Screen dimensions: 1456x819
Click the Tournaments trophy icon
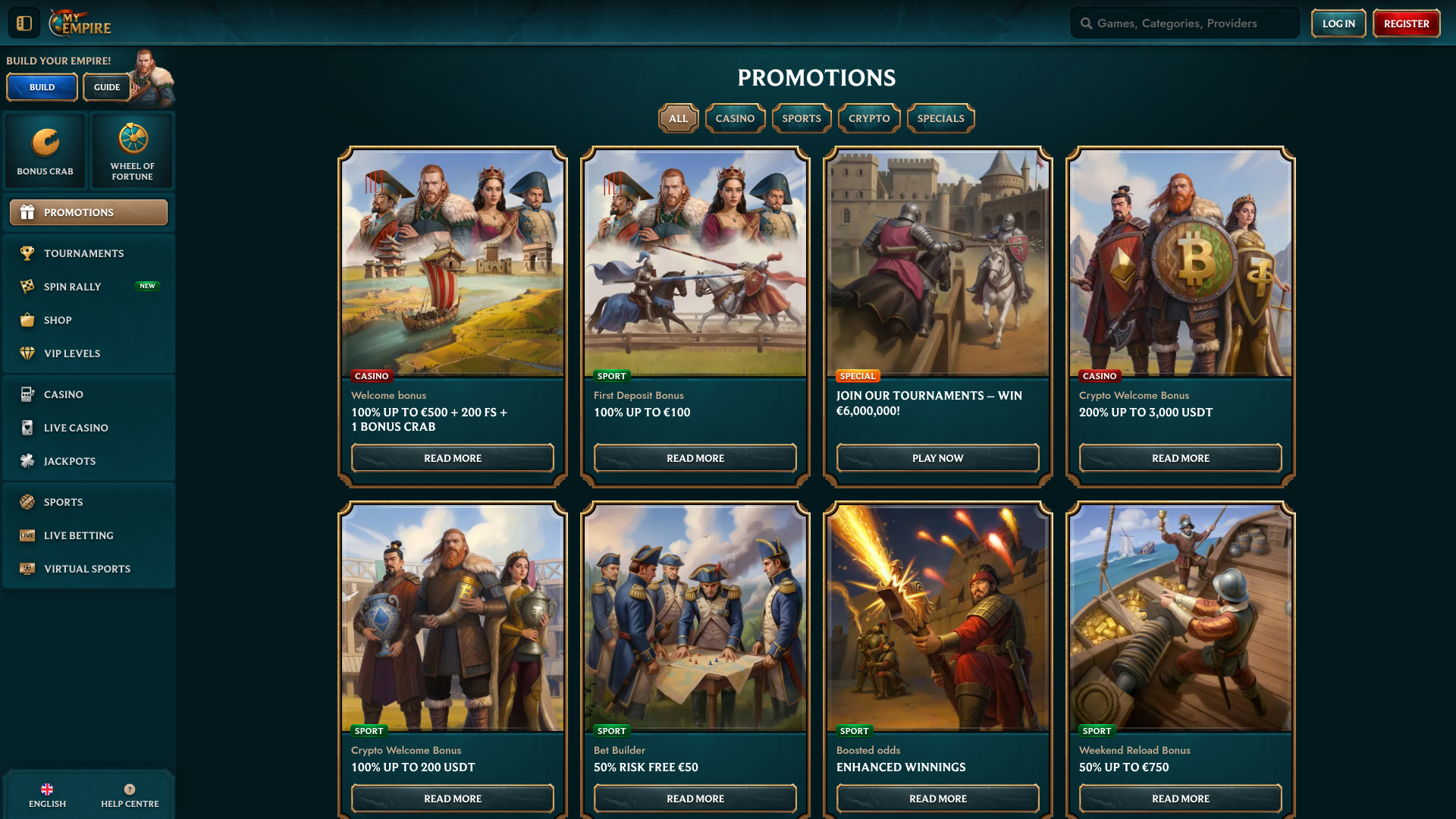click(27, 253)
